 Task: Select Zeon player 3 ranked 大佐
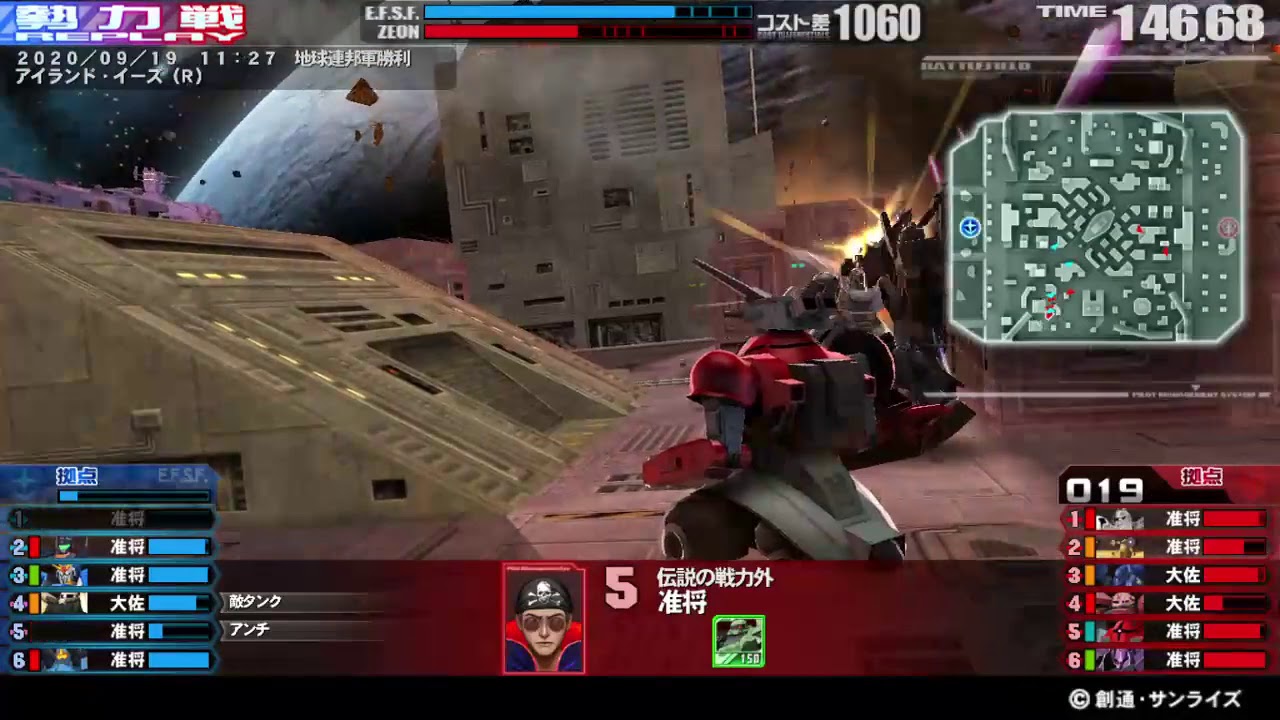click(1167, 575)
